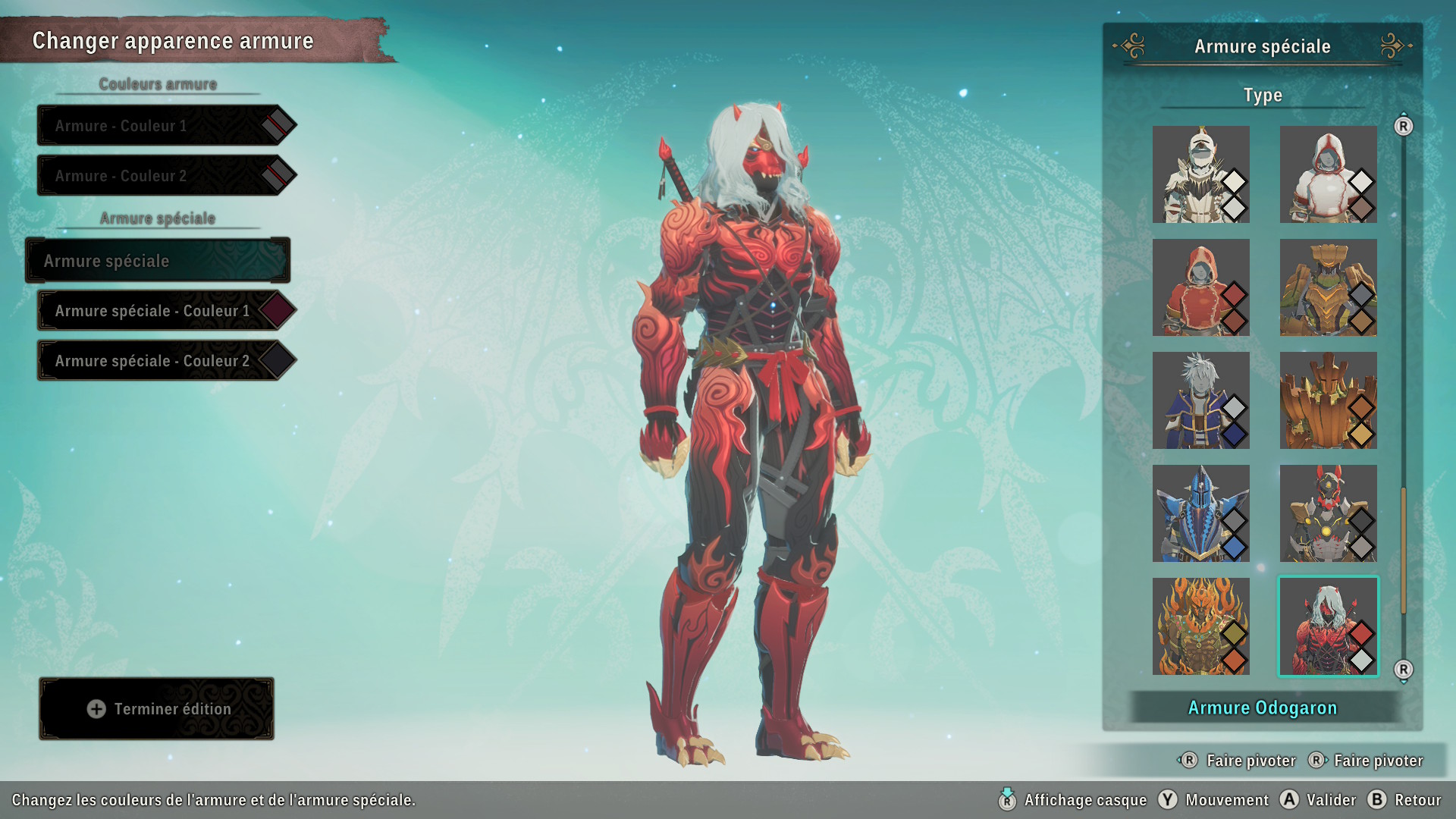This screenshot has width=1456, height=819.
Task: Select the blue spiked helmet armor
Action: [1200, 513]
